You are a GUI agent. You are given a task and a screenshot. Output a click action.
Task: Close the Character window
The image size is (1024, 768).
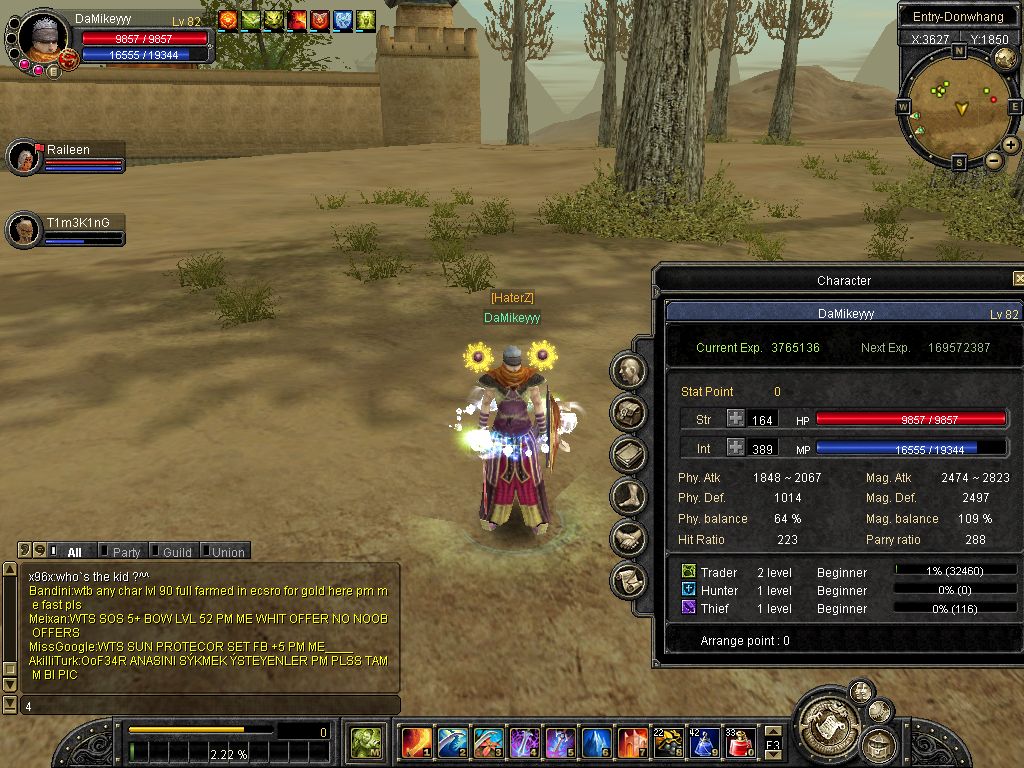(x=1018, y=279)
